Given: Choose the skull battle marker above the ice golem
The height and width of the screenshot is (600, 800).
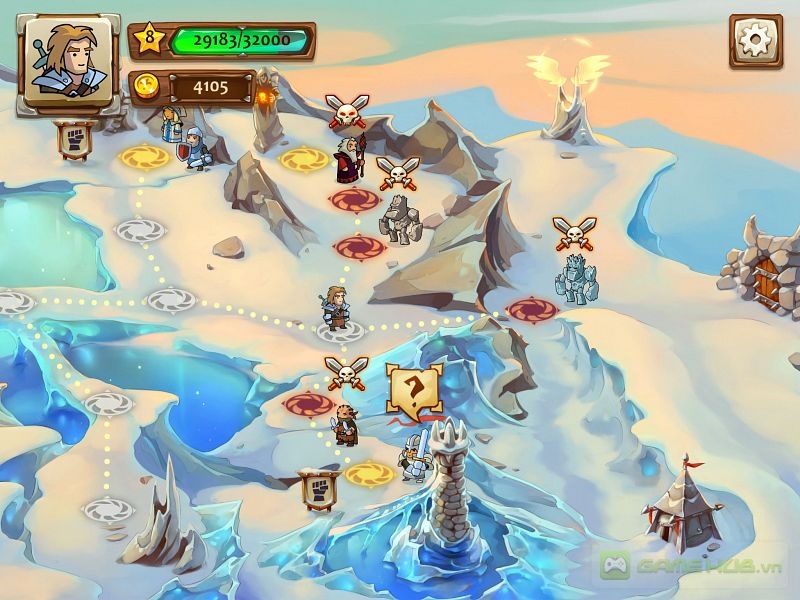Looking at the screenshot, I should pyautogui.click(x=574, y=232).
